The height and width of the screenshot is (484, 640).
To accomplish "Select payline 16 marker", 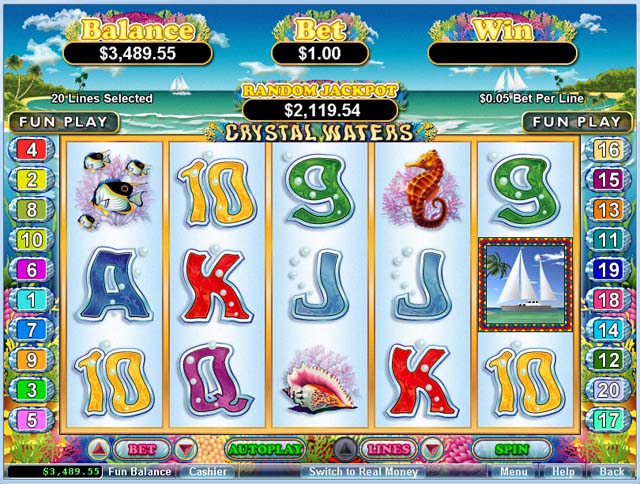I will pos(608,151).
